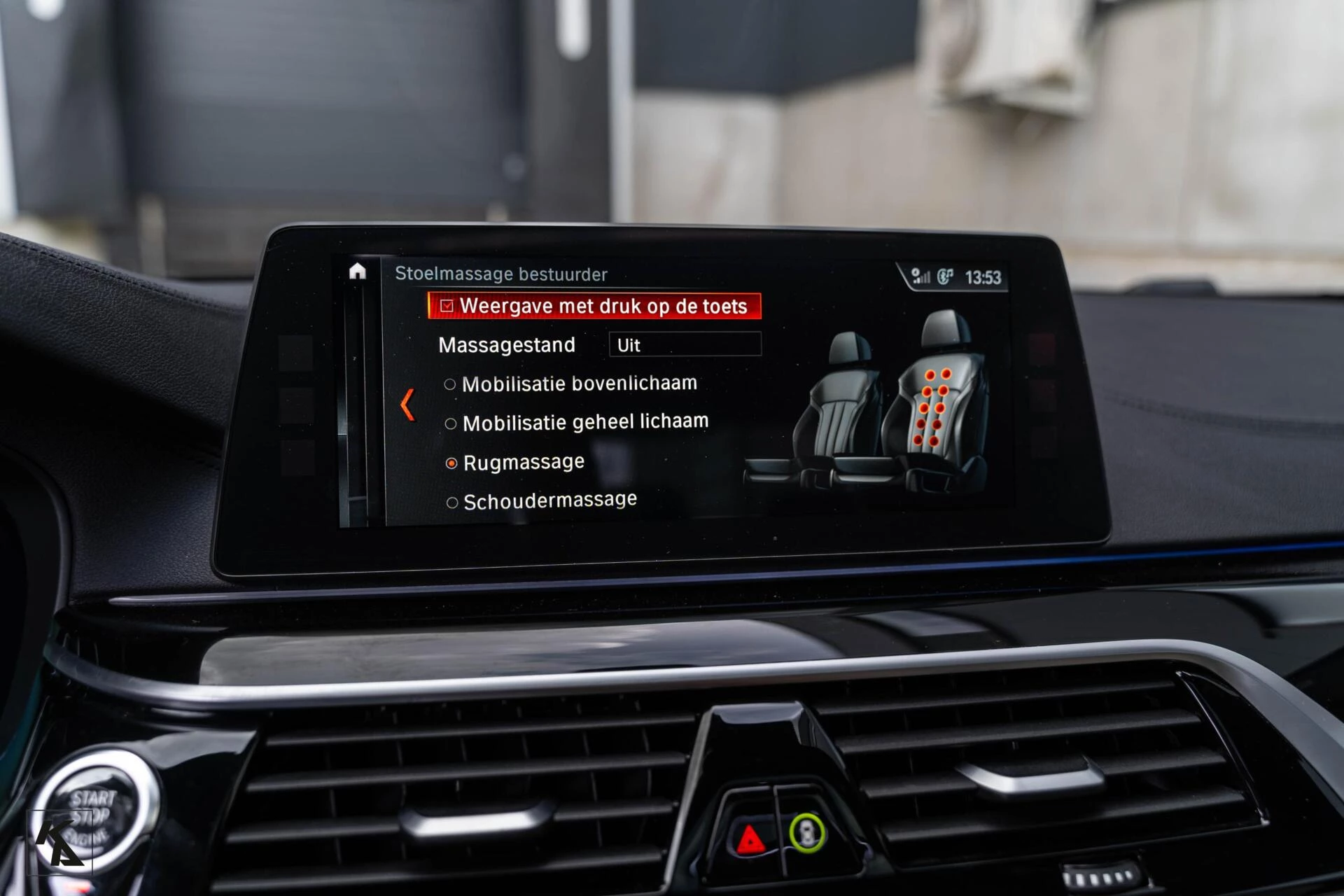Toggle the Weergave met druk op de toets checkbox
Viewport: 1344px width, 896px height.
pos(447,306)
